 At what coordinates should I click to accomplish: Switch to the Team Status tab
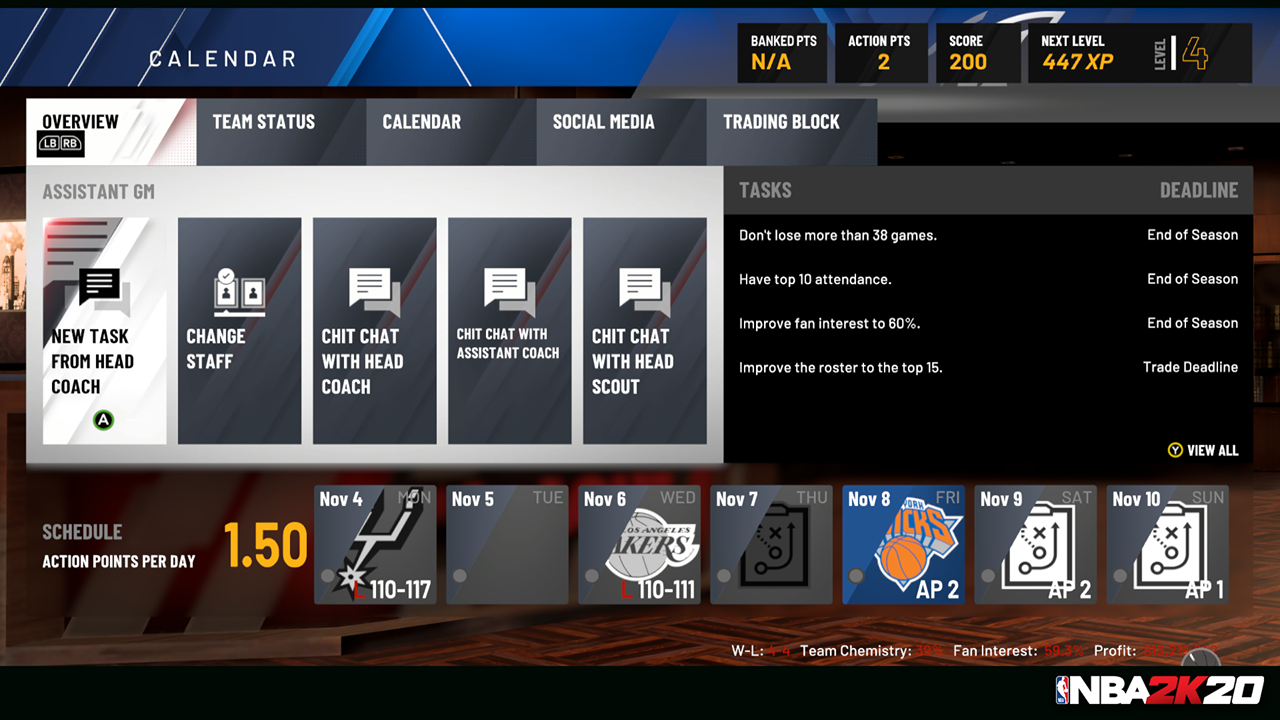click(x=263, y=121)
